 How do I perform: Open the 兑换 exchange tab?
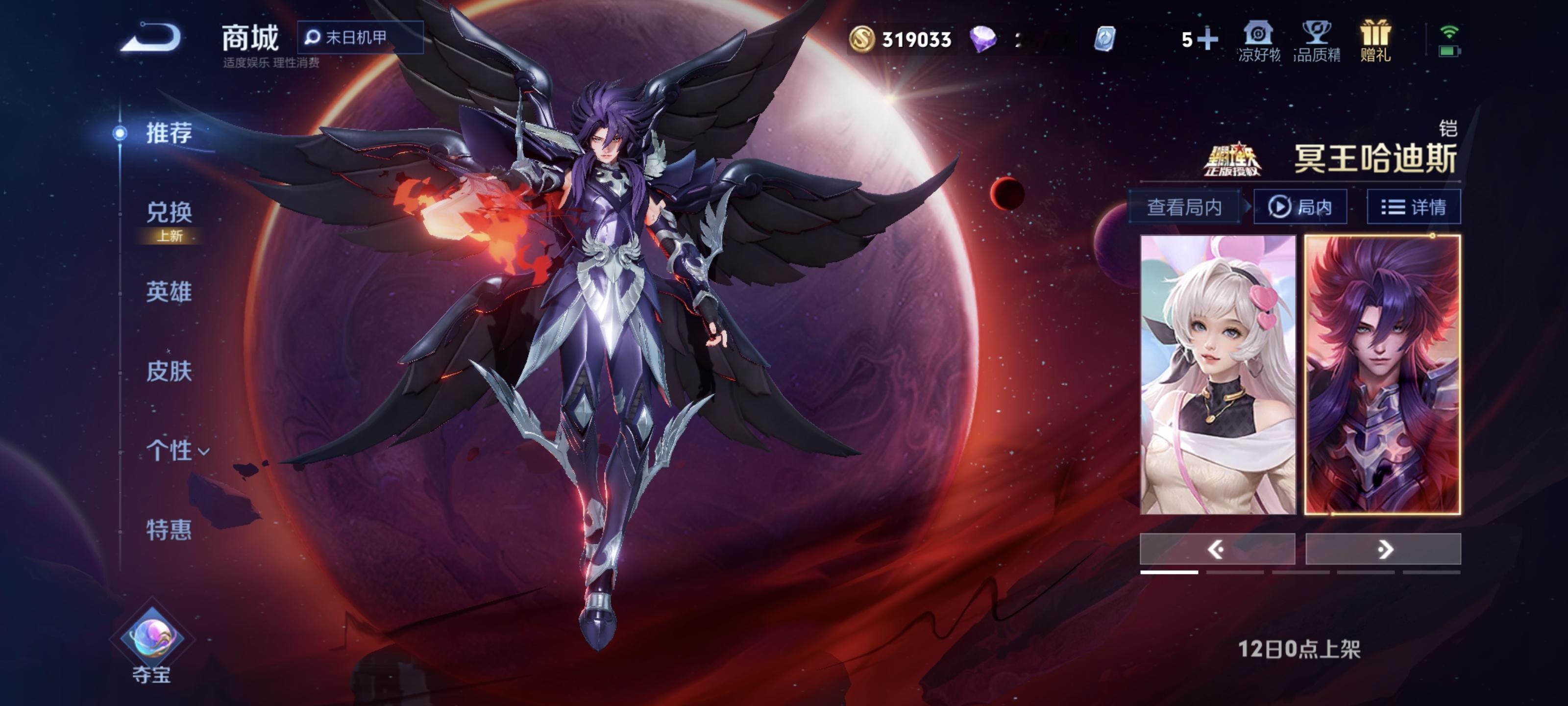(169, 213)
